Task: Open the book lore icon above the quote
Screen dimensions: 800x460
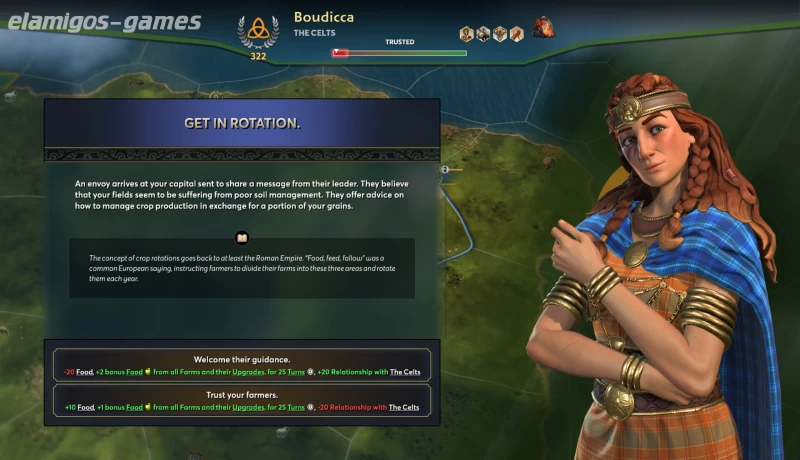Action: click(x=242, y=238)
